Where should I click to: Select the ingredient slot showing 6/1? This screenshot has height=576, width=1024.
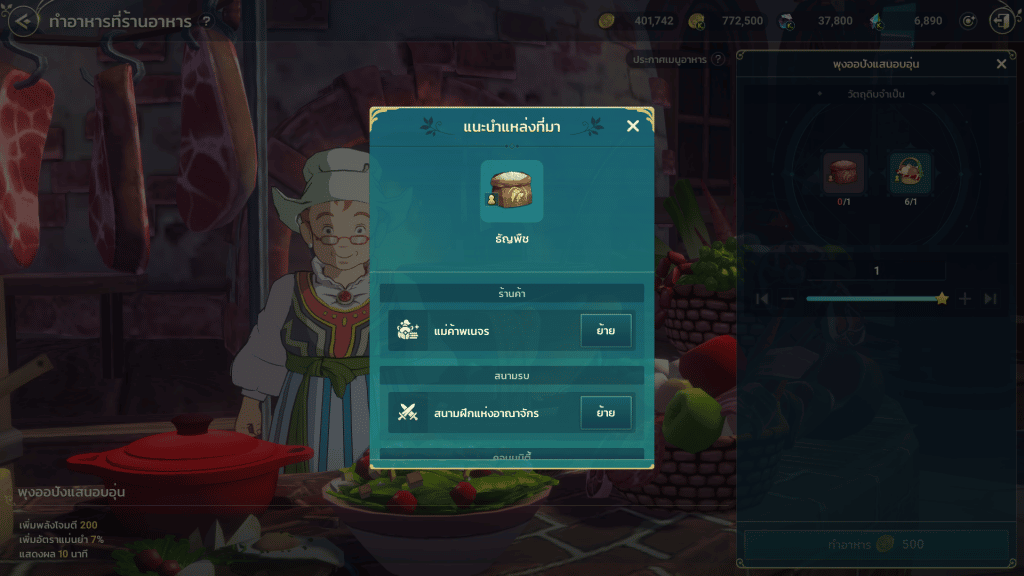pos(910,173)
